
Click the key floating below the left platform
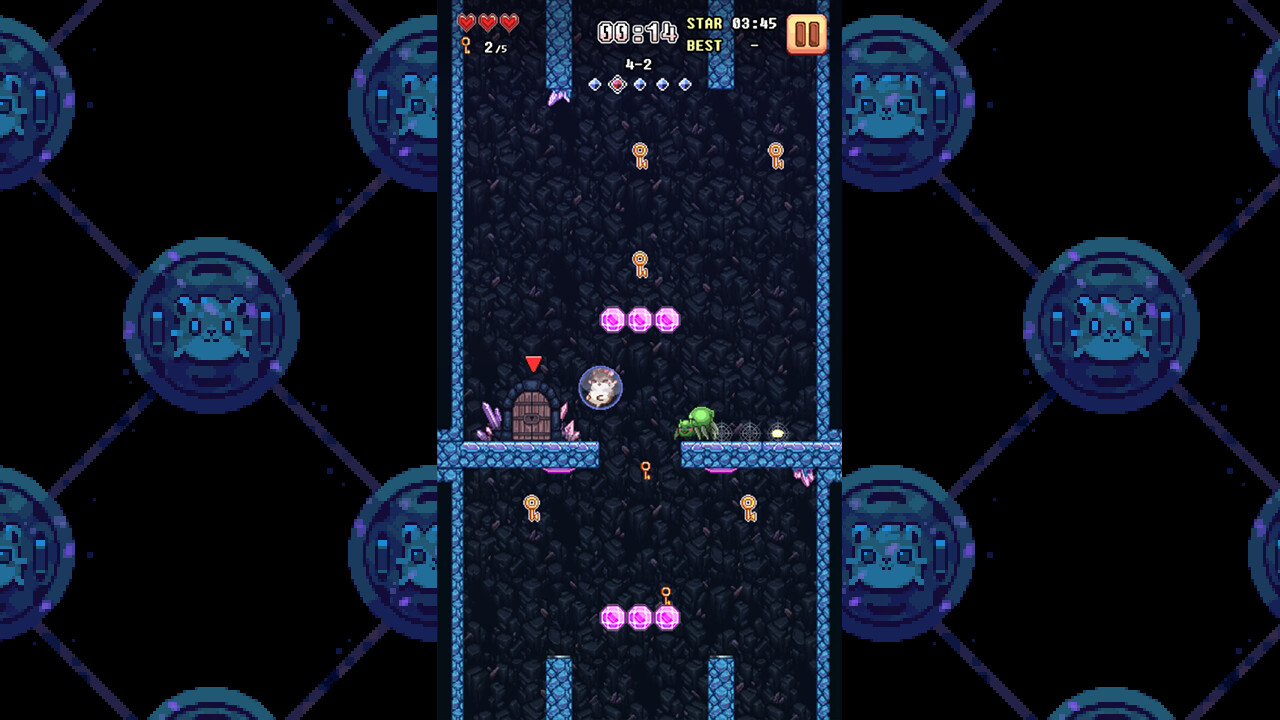coord(531,508)
